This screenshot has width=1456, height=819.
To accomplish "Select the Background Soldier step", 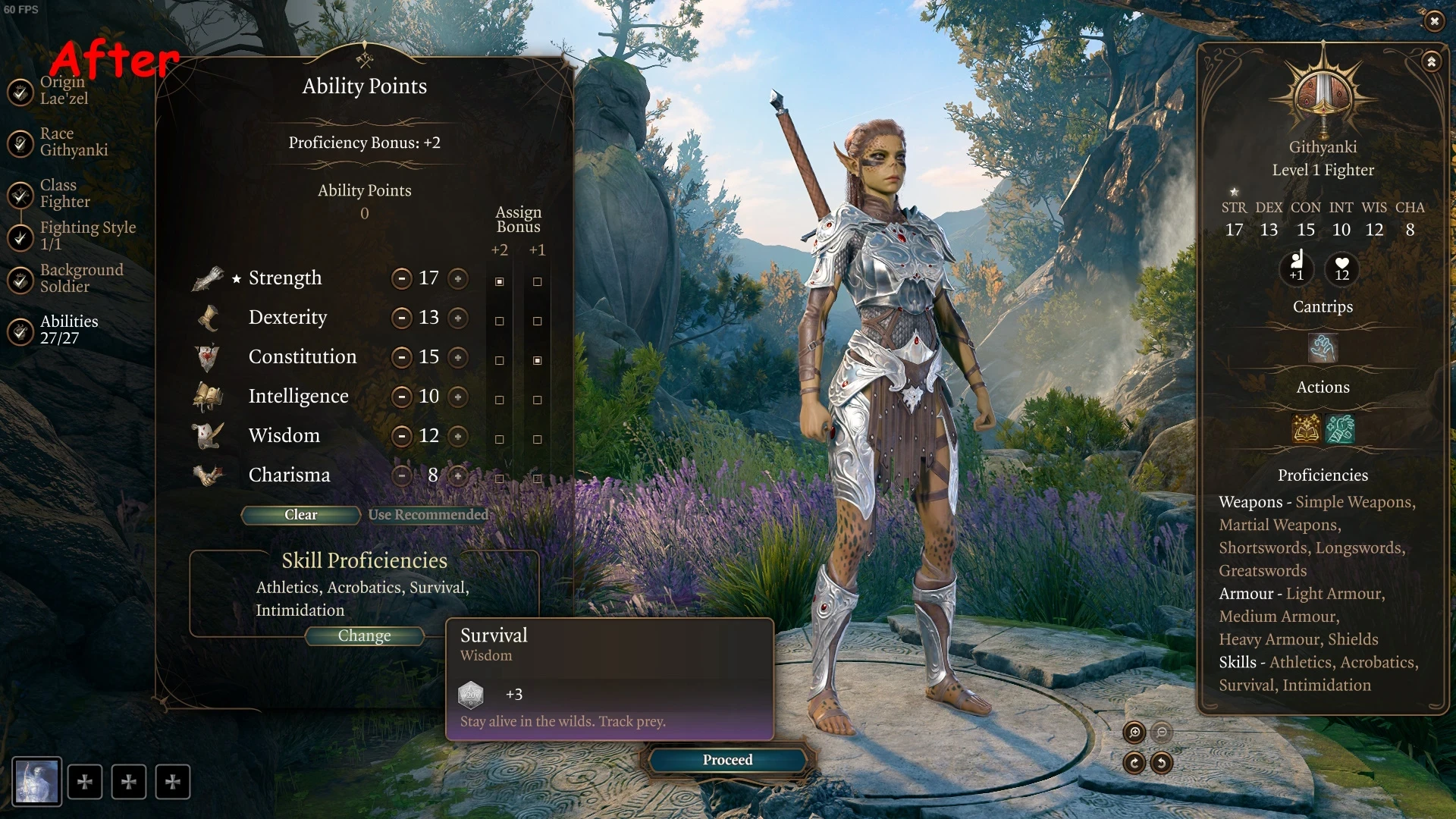I will click(81, 278).
